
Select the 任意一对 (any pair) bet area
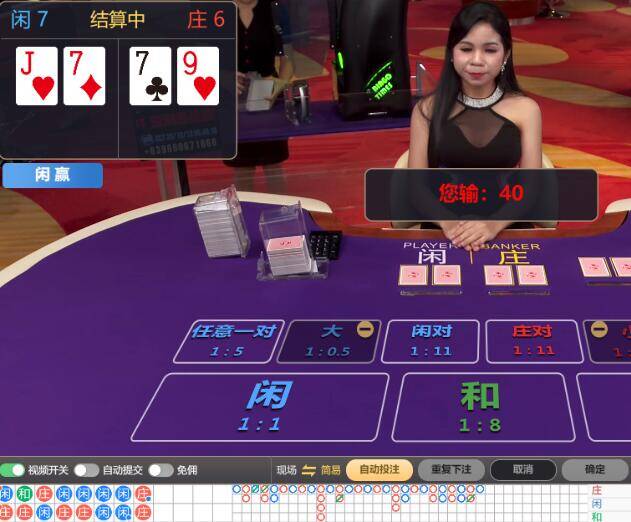click(228, 340)
